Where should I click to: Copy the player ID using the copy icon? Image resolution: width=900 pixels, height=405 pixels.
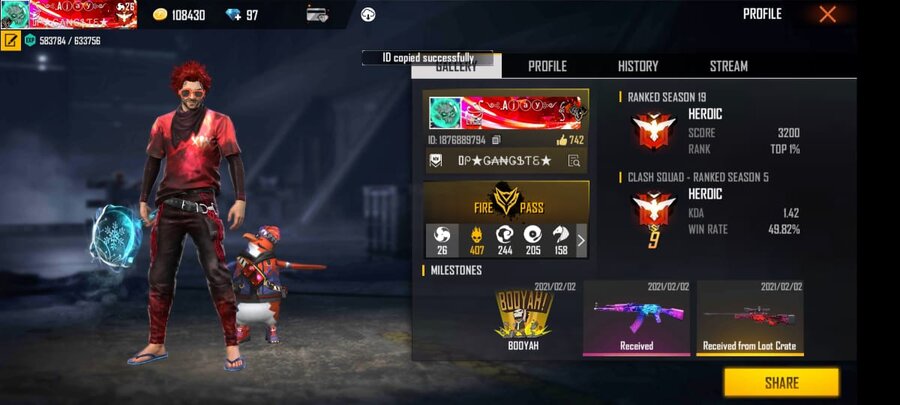coord(497,140)
